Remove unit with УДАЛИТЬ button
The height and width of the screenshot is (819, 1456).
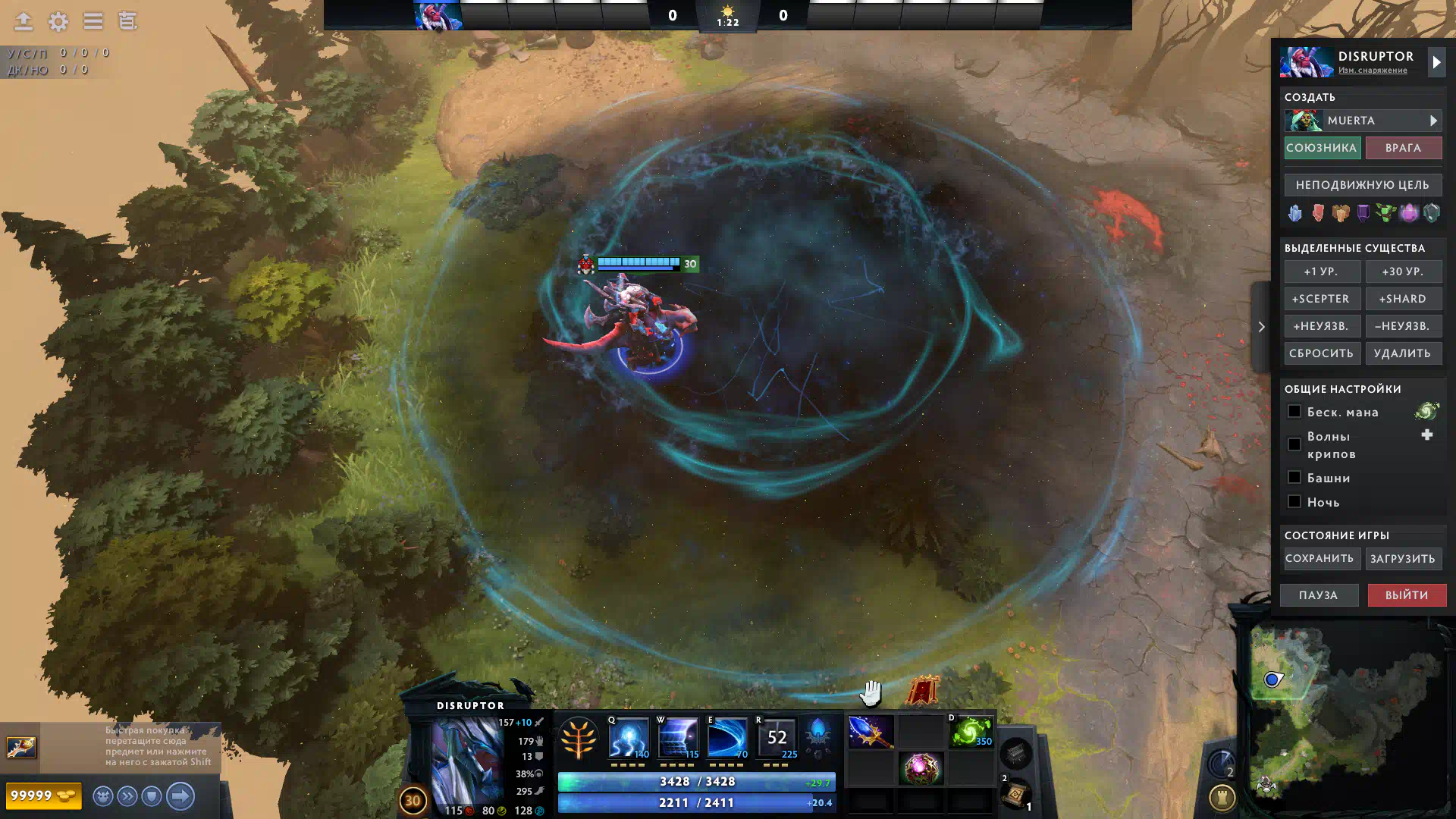(x=1403, y=353)
